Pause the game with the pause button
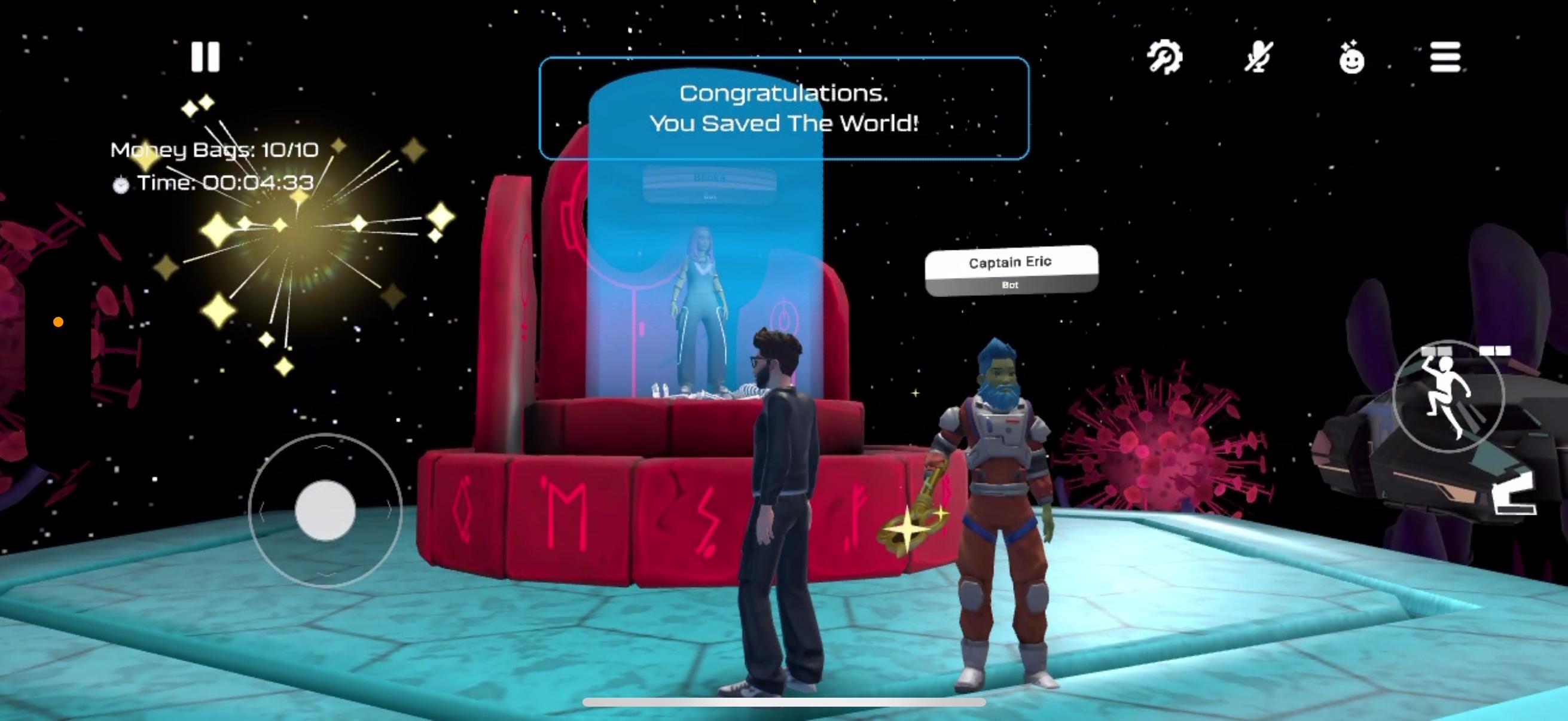Image resolution: width=1568 pixels, height=721 pixels. click(205, 57)
